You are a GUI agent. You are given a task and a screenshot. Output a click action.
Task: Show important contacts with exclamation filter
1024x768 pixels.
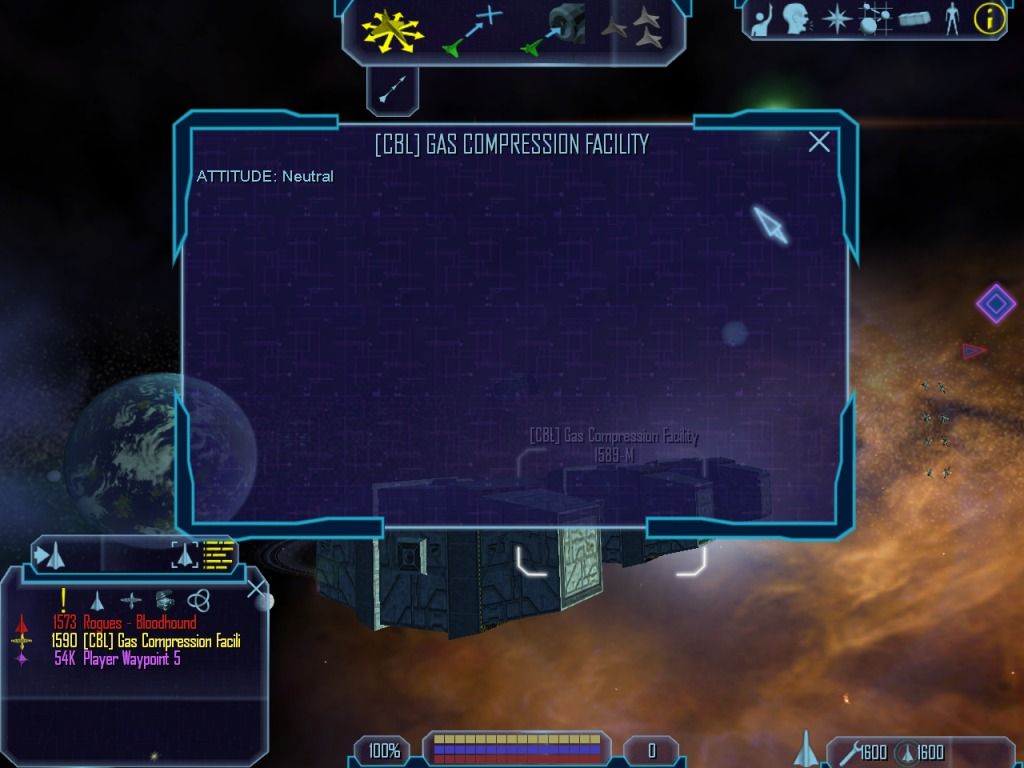tap(63, 599)
